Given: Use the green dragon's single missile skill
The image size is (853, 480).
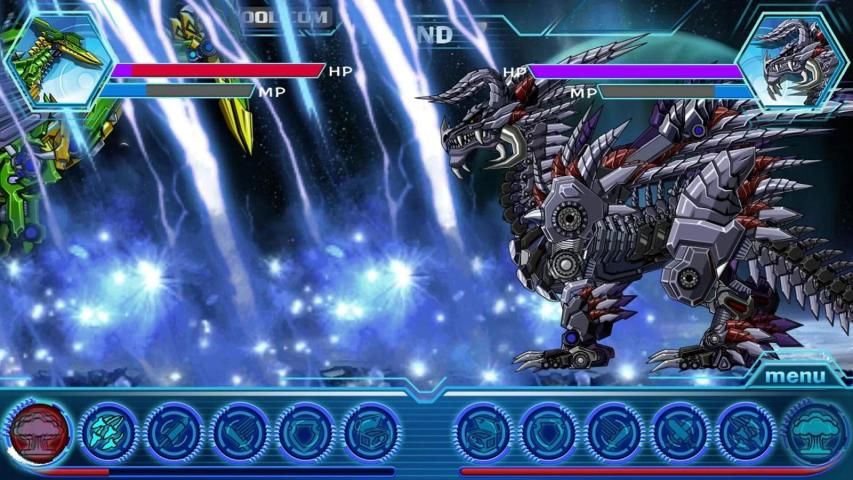Looking at the screenshot, I should click(174, 432).
